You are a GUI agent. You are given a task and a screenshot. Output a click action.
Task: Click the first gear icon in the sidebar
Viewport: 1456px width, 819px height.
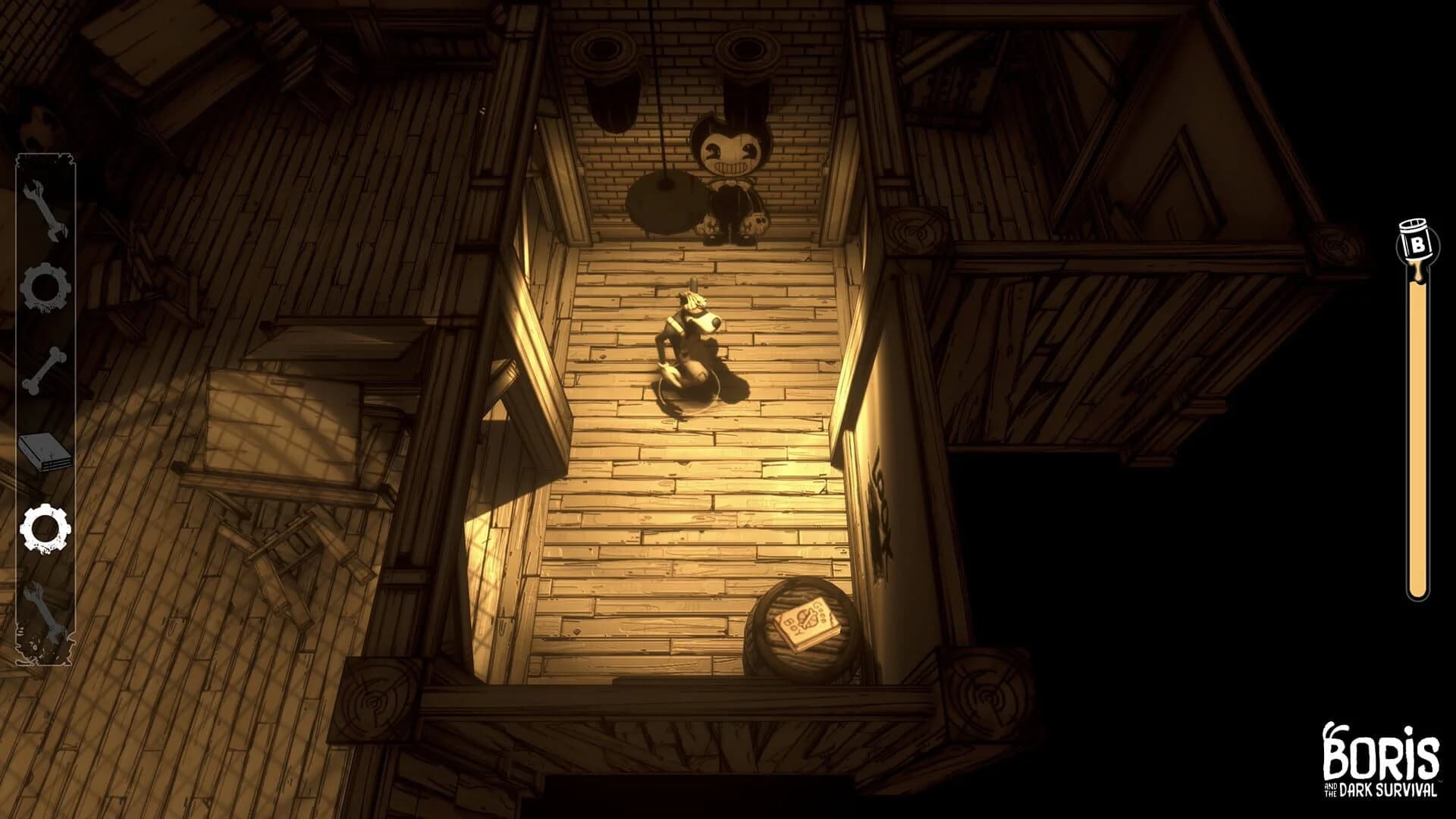point(45,284)
